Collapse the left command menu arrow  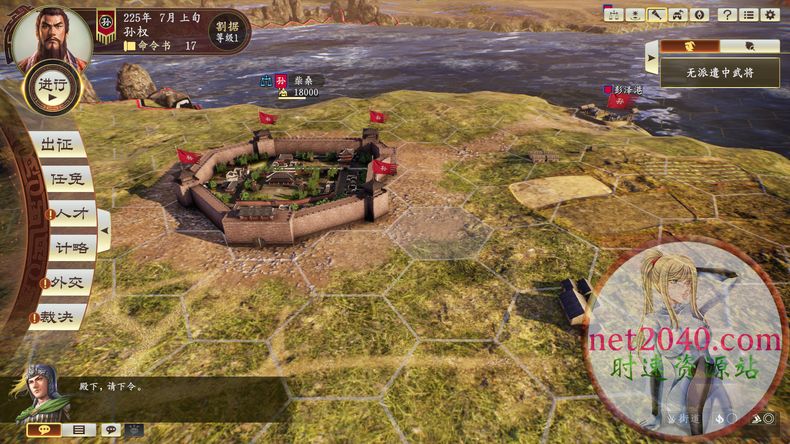click(104, 231)
